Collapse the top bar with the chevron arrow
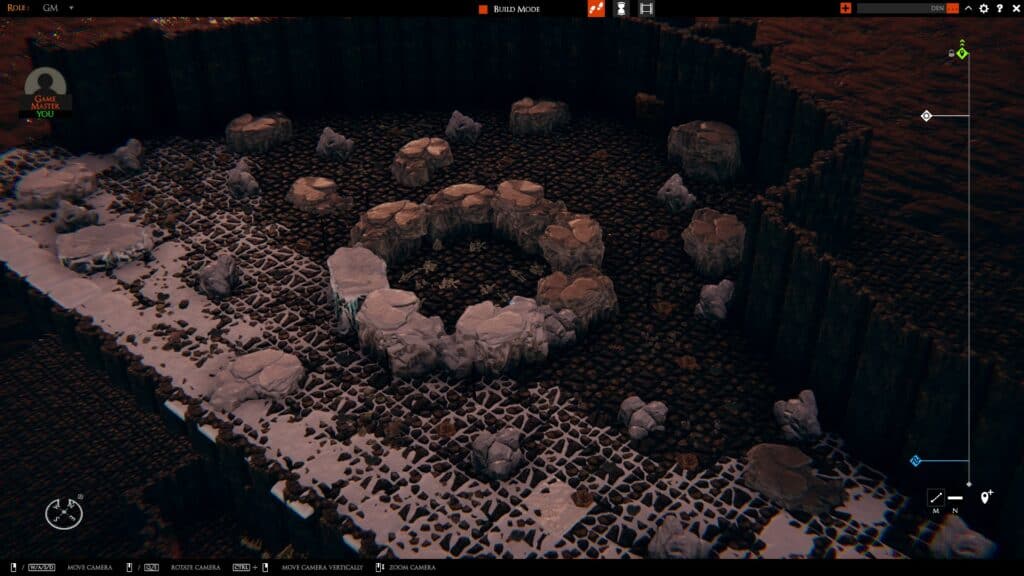Image resolution: width=1024 pixels, height=576 pixels. click(968, 9)
